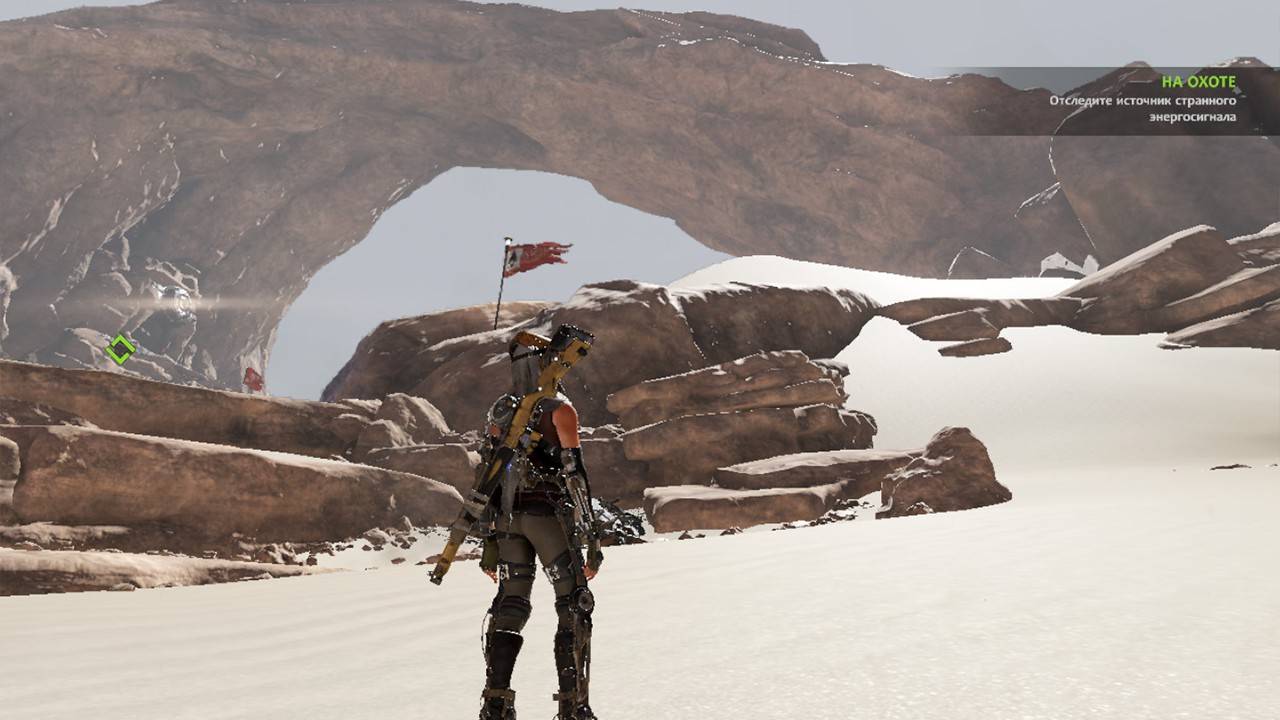
Task: Open the "На охоте" quest tracker
Action: click(1198, 82)
